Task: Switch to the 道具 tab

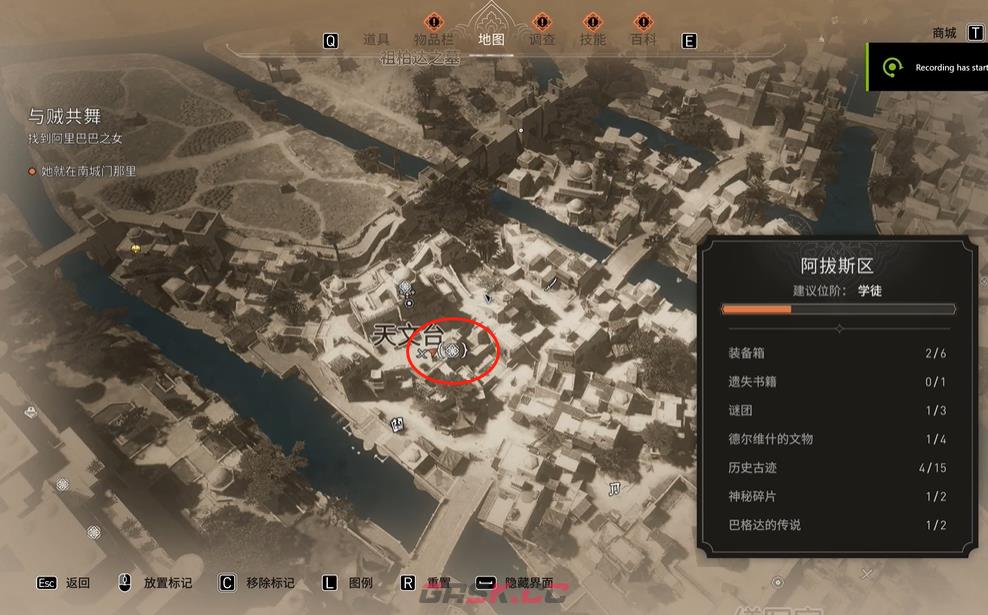Action: [376, 40]
